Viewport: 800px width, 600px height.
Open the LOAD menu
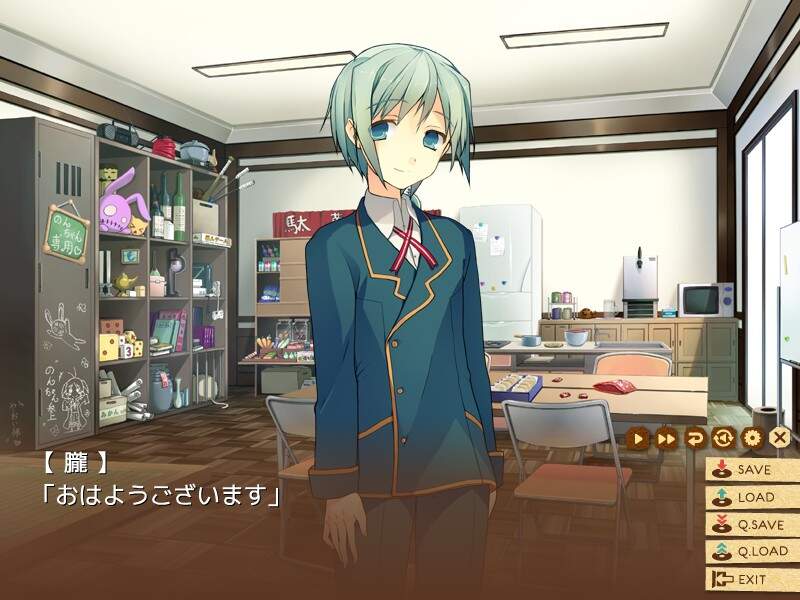coord(750,496)
